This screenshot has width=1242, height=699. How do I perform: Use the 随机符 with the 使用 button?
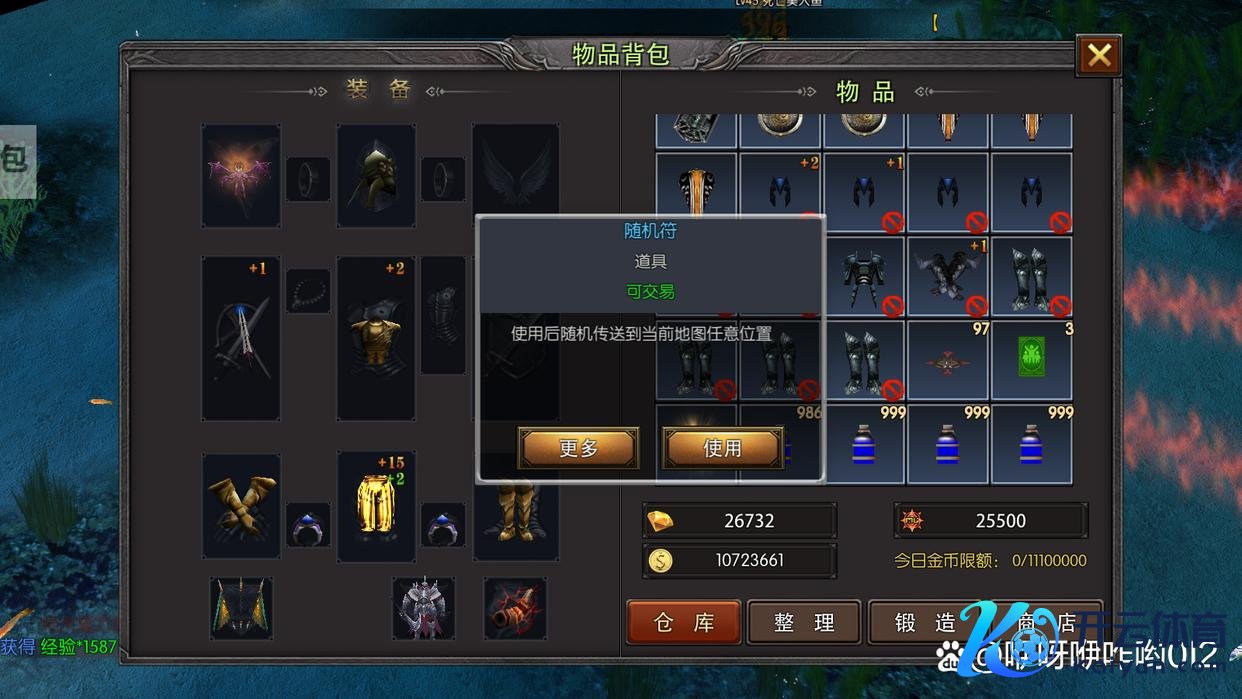[x=722, y=449]
